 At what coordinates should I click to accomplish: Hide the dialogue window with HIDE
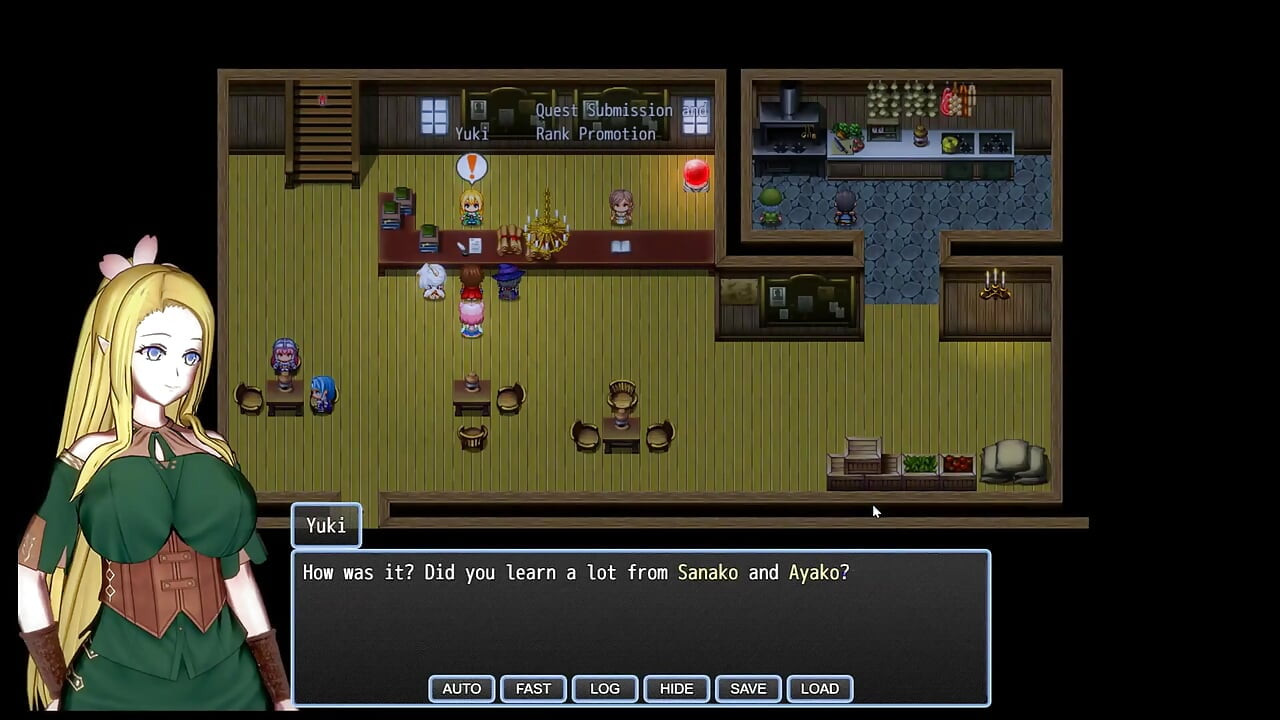click(676, 688)
